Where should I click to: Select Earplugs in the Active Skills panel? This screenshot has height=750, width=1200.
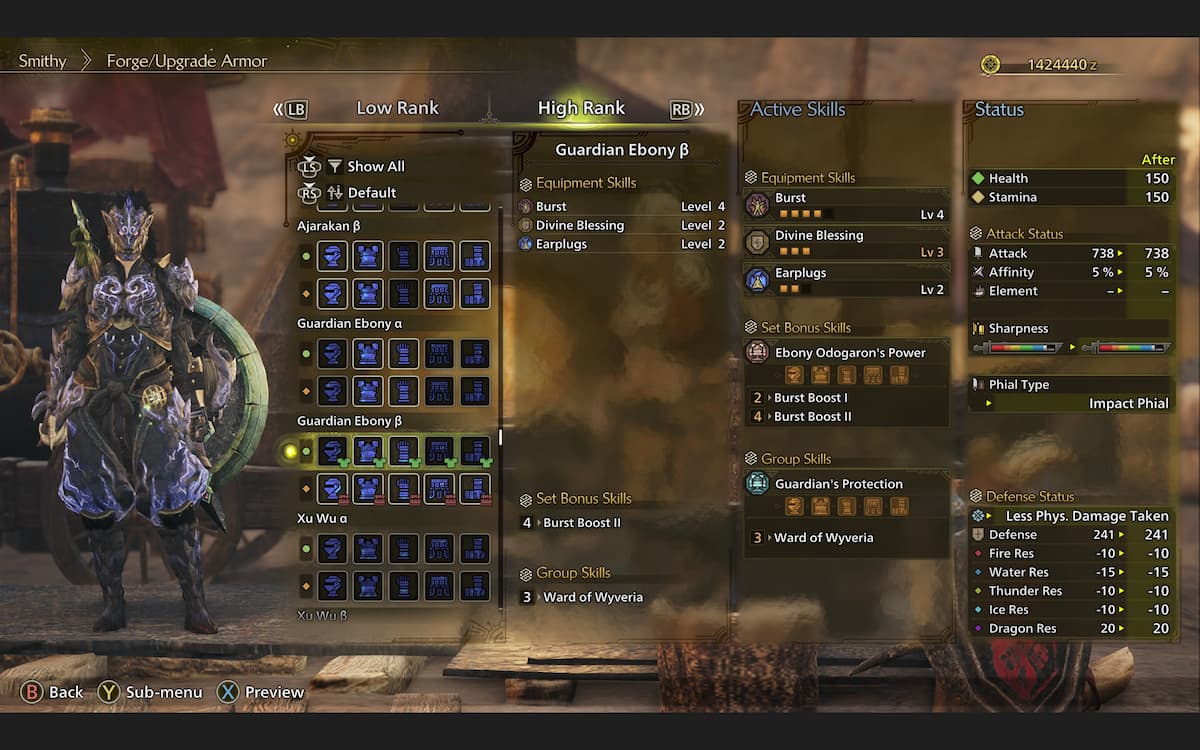pos(846,280)
